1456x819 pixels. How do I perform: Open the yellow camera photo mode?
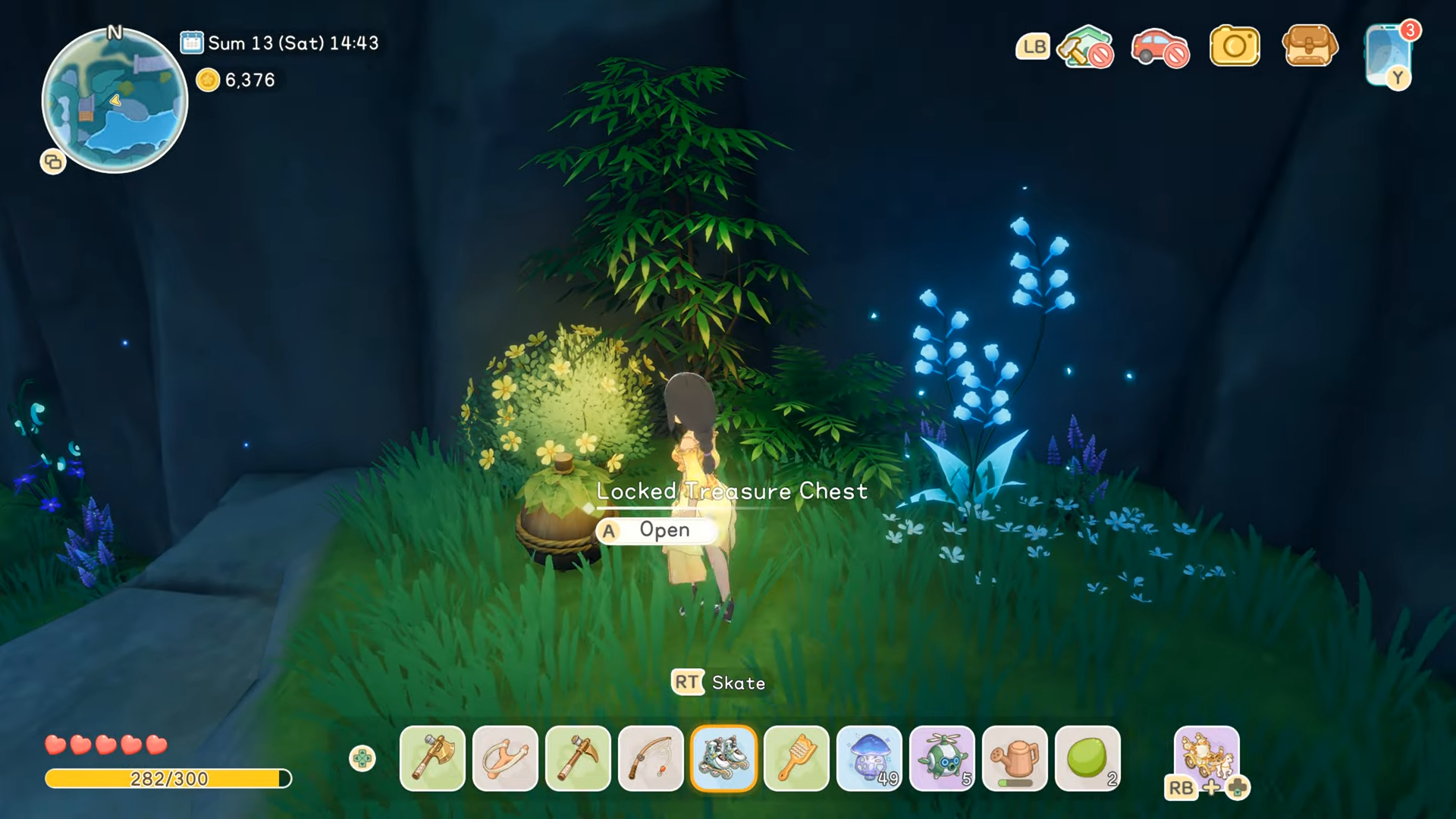click(1235, 47)
